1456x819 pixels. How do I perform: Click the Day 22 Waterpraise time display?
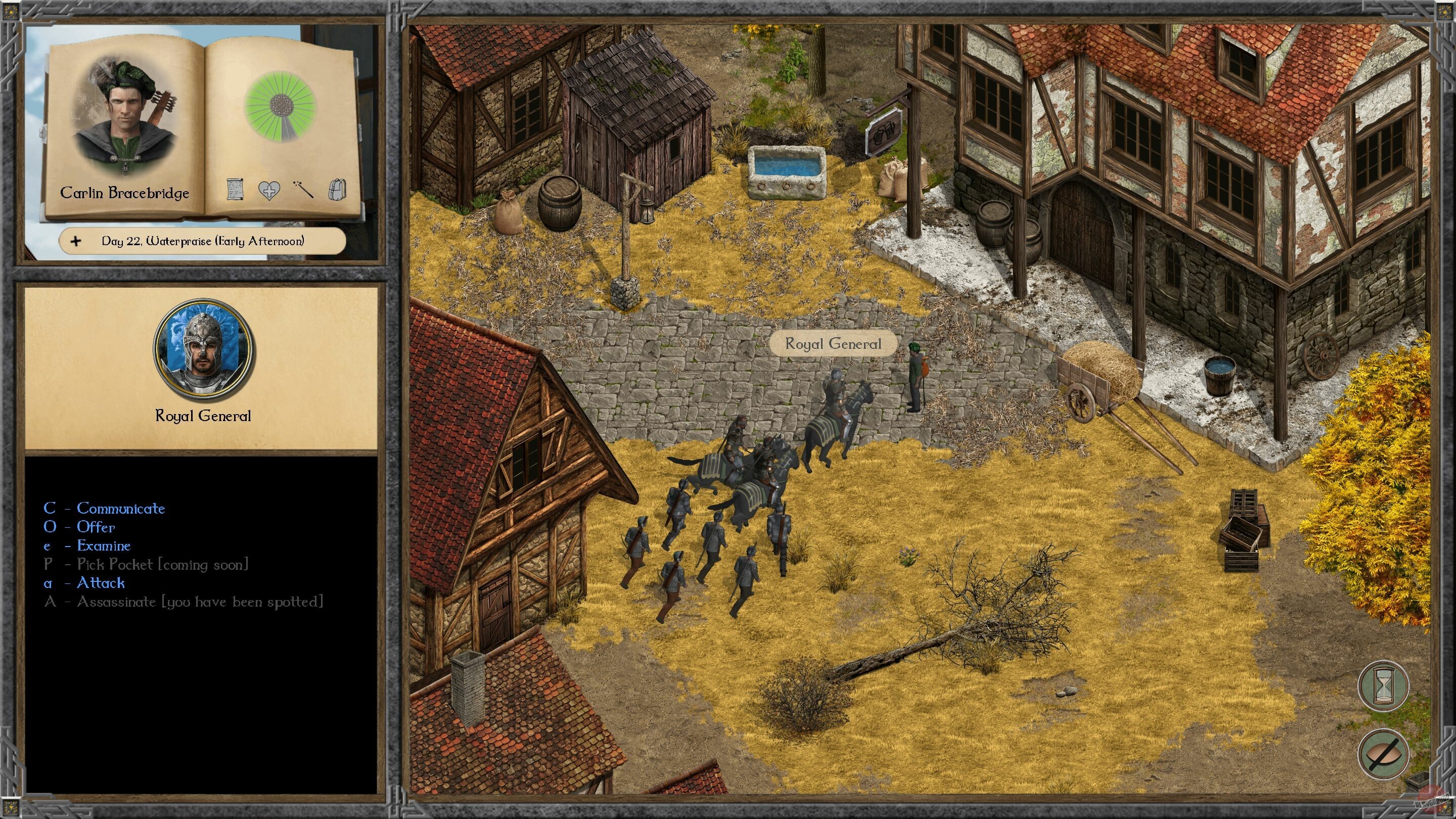click(203, 241)
